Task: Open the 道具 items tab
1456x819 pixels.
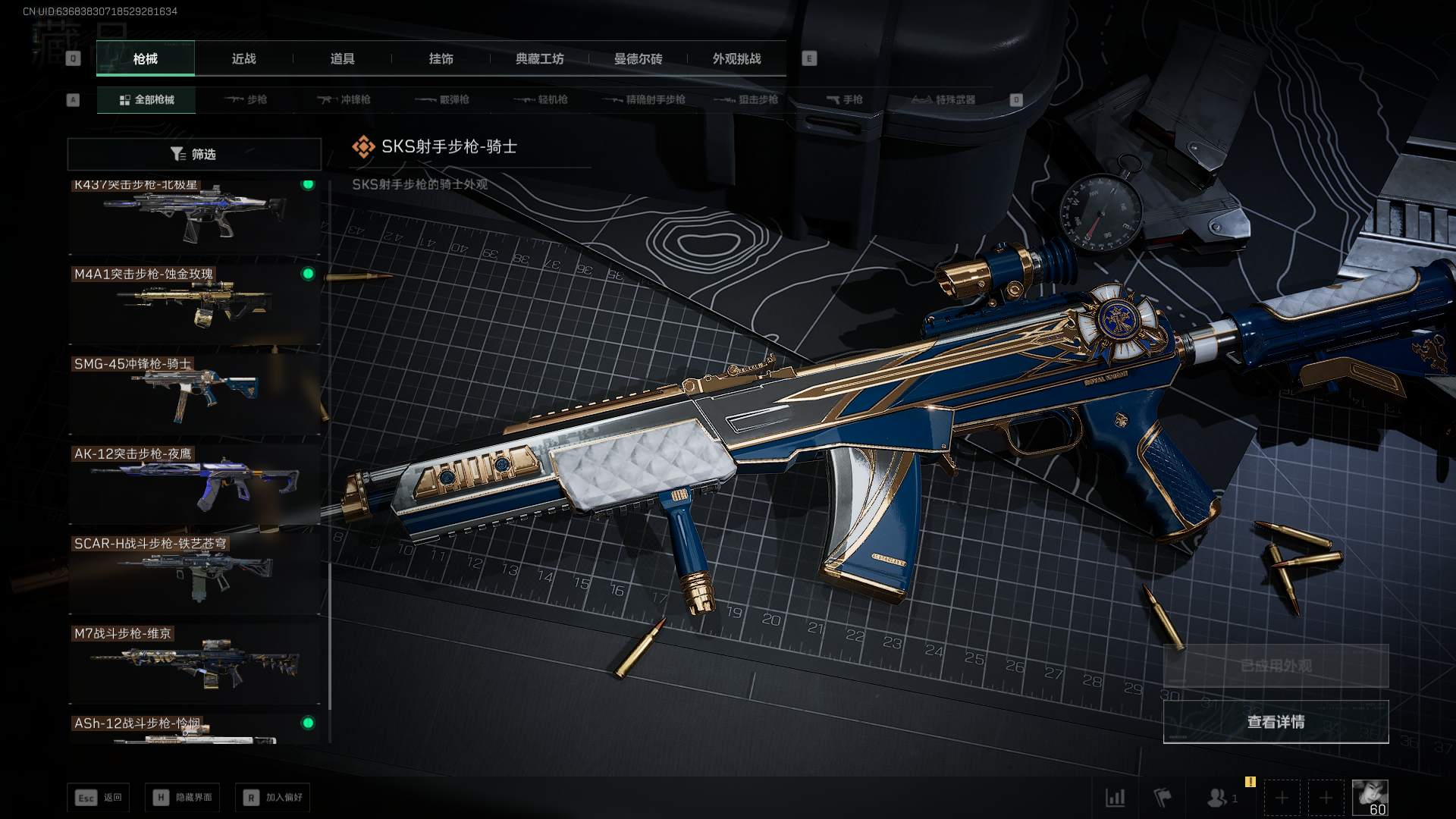Action: (342, 58)
